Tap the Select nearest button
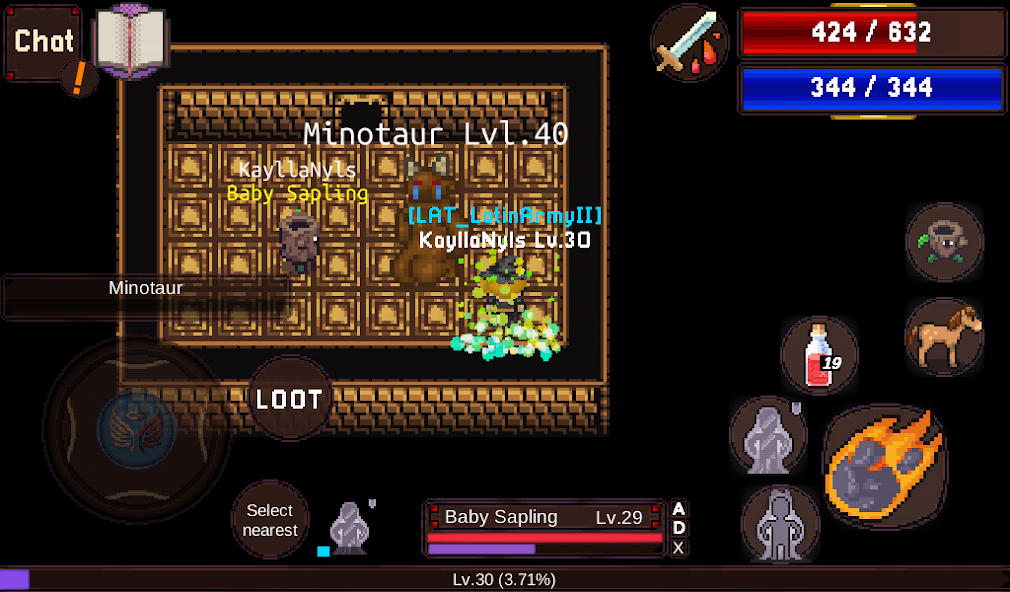The height and width of the screenshot is (592, 1010). (271, 520)
